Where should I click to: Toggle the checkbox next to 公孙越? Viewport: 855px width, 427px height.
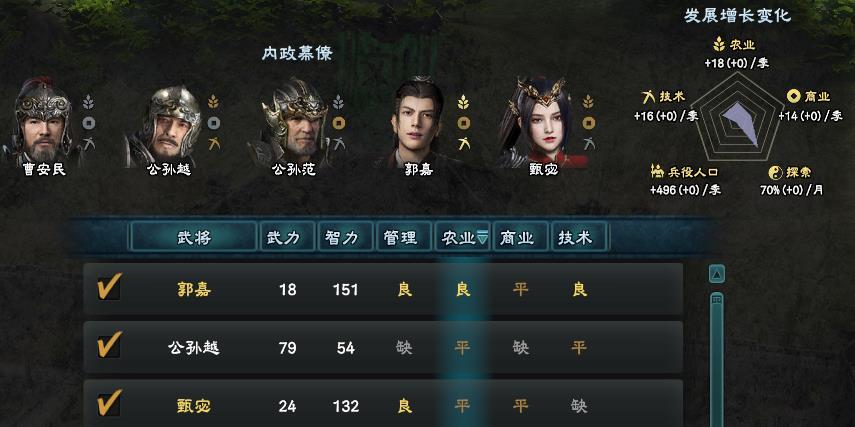pos(108,347)
